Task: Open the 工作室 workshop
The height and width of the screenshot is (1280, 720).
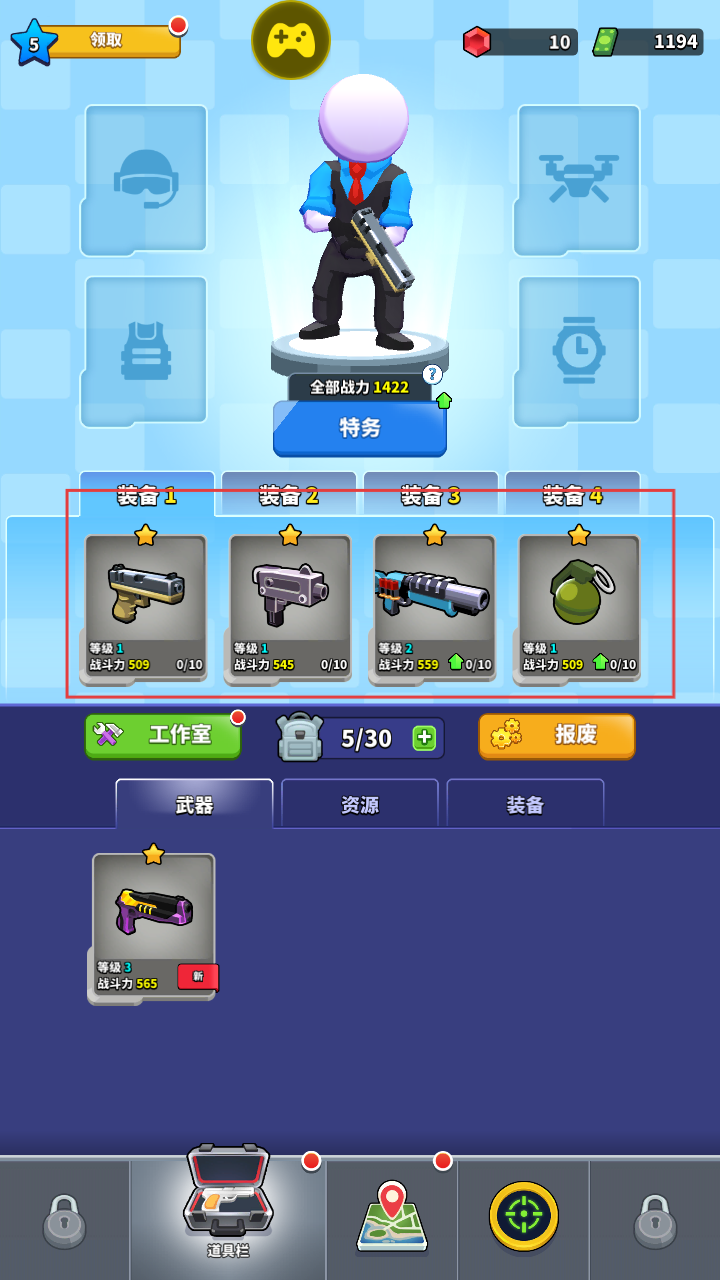Action: point(163,735)
